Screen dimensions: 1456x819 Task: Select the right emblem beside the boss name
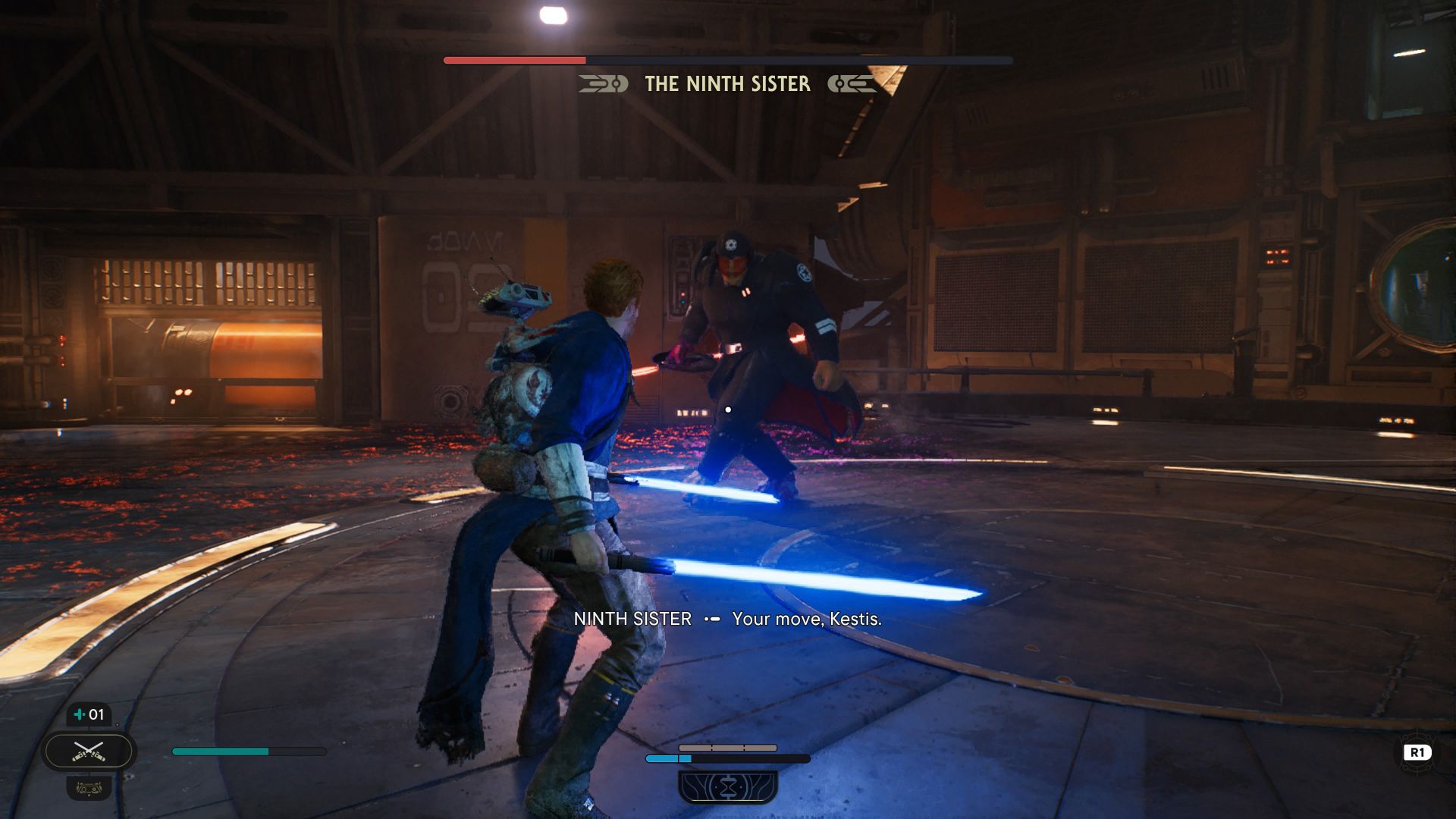click(x=852, y=84)
